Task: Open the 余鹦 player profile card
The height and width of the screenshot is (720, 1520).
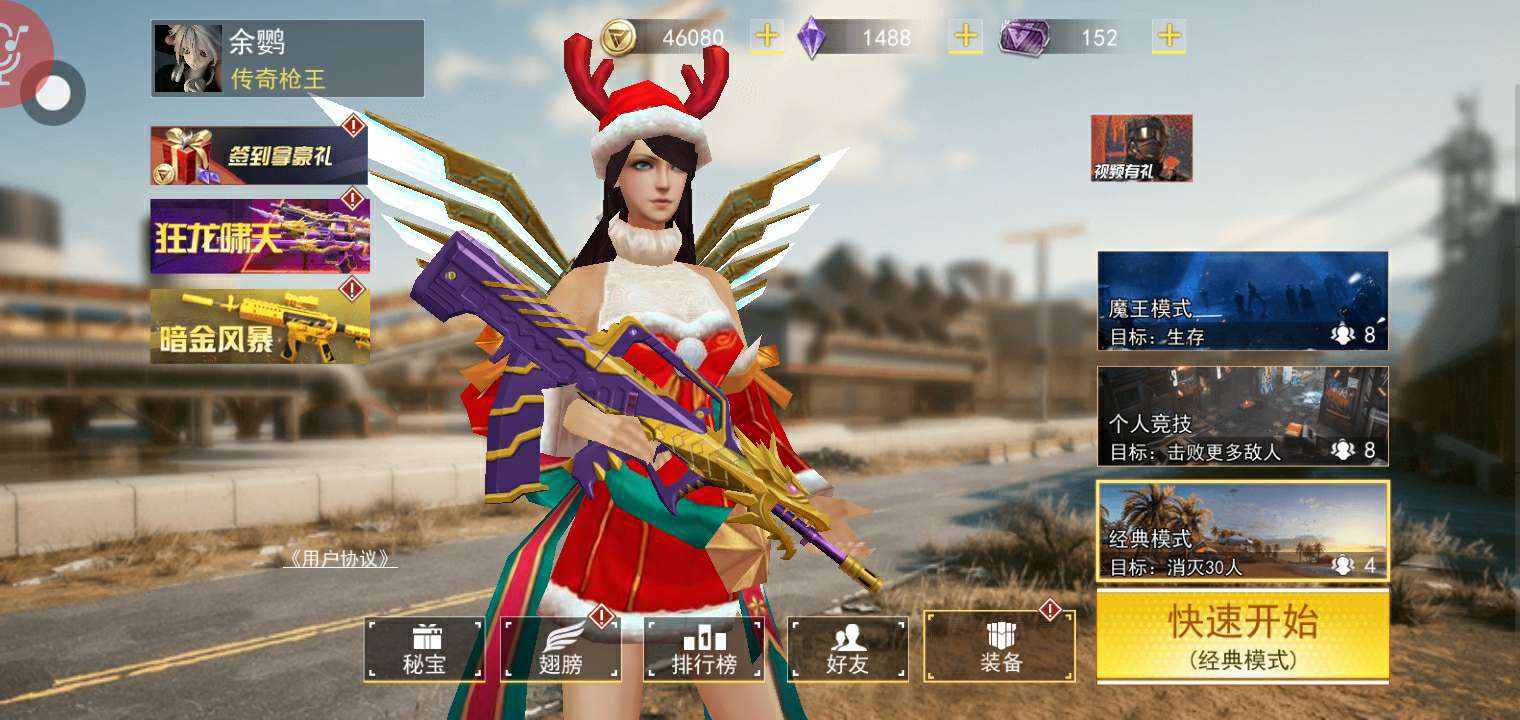Action: [287, 59]
